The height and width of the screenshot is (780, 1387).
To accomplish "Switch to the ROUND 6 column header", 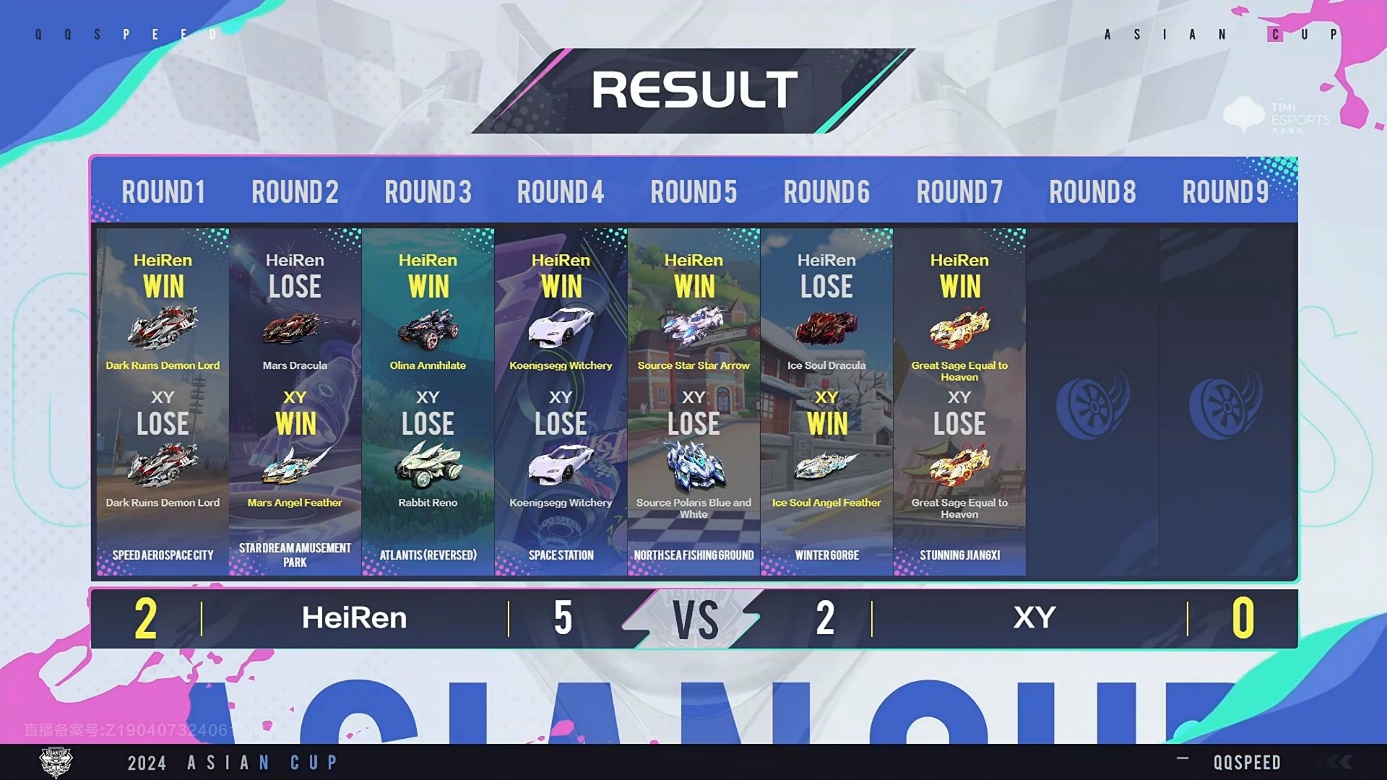I will [827, 191].
